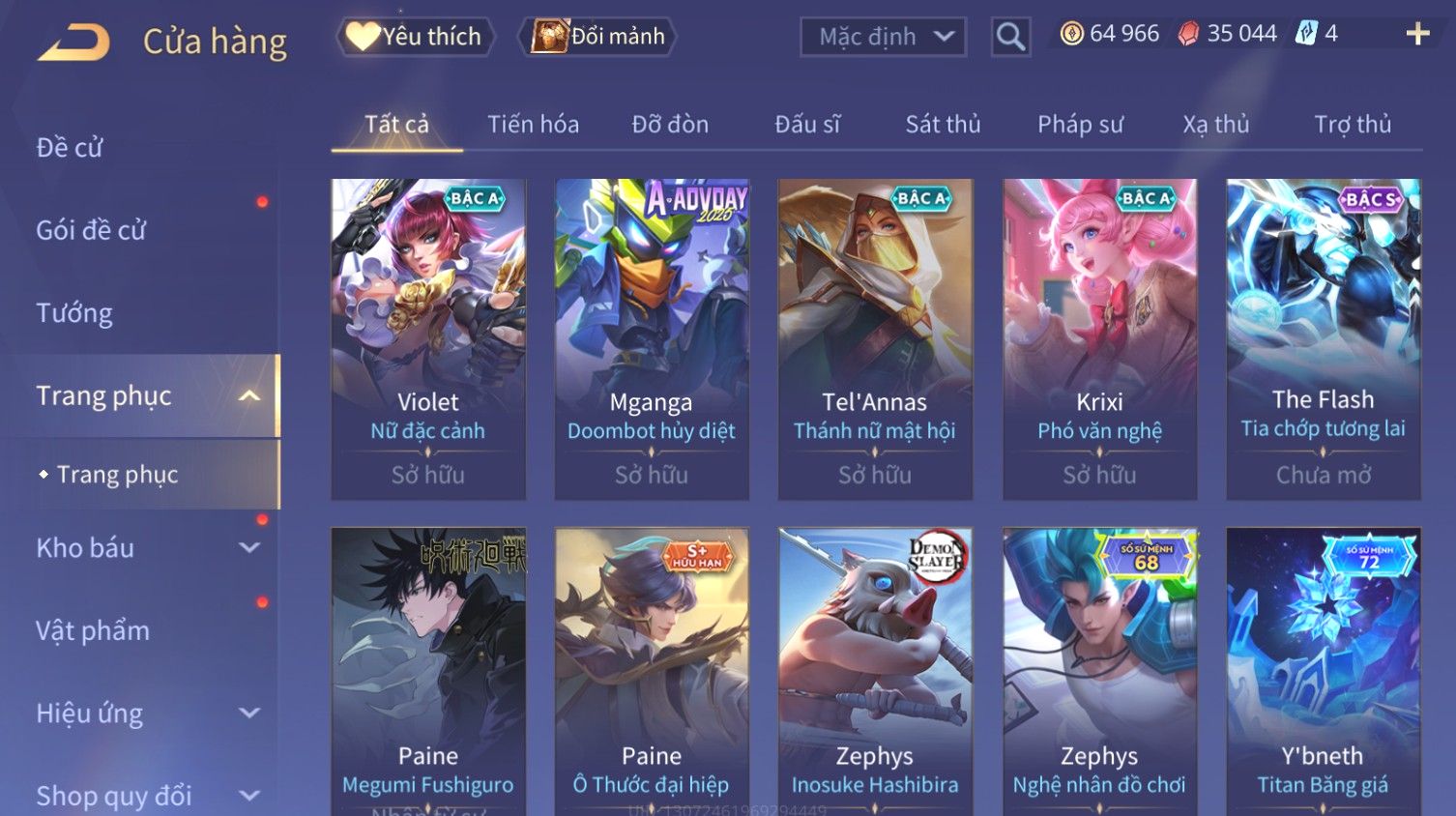This screenshot has height=816, width=1456.
Task: Switch to the Tiến hóa tab
Action: click(533, 125)
